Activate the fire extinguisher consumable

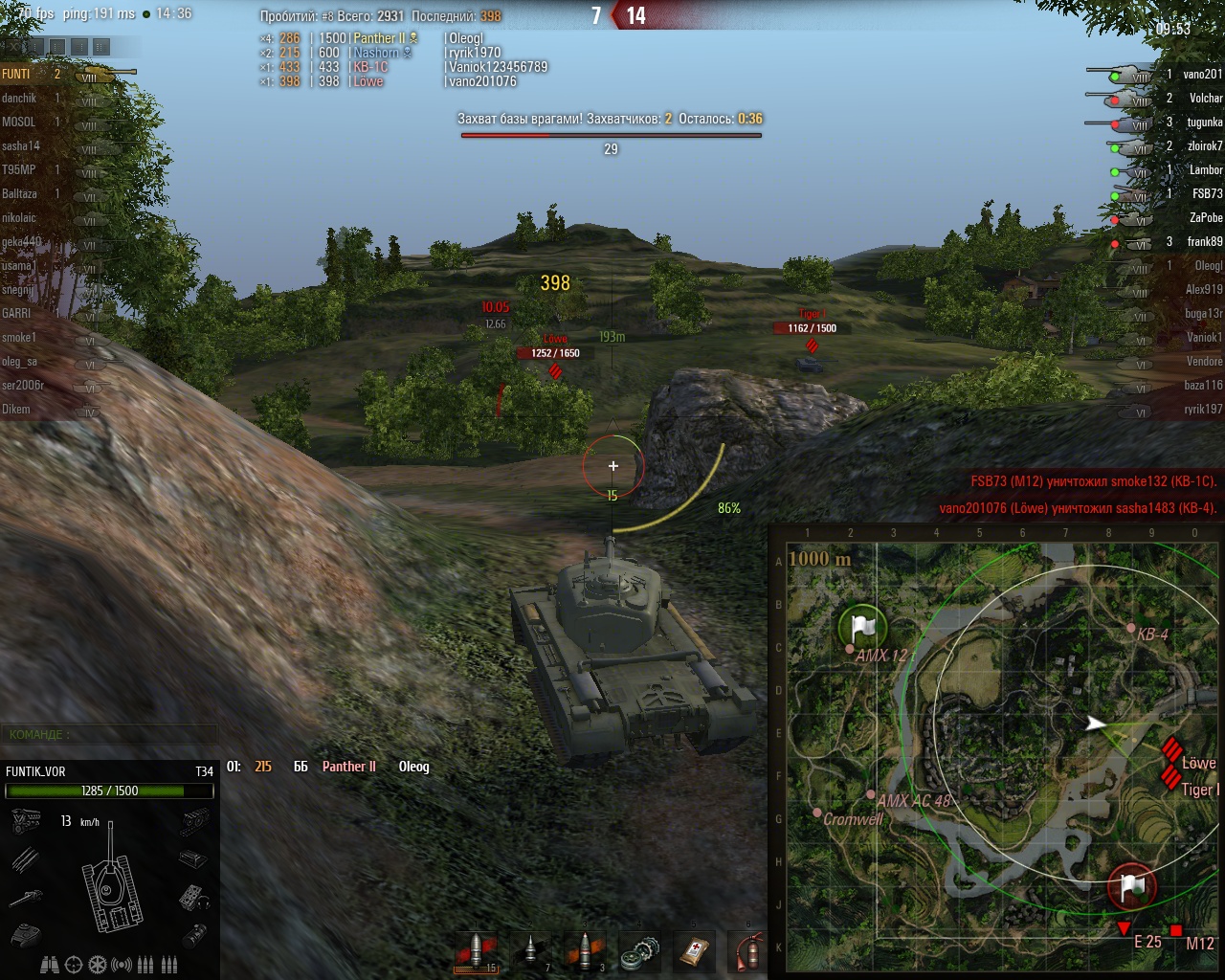coord(748,953)
